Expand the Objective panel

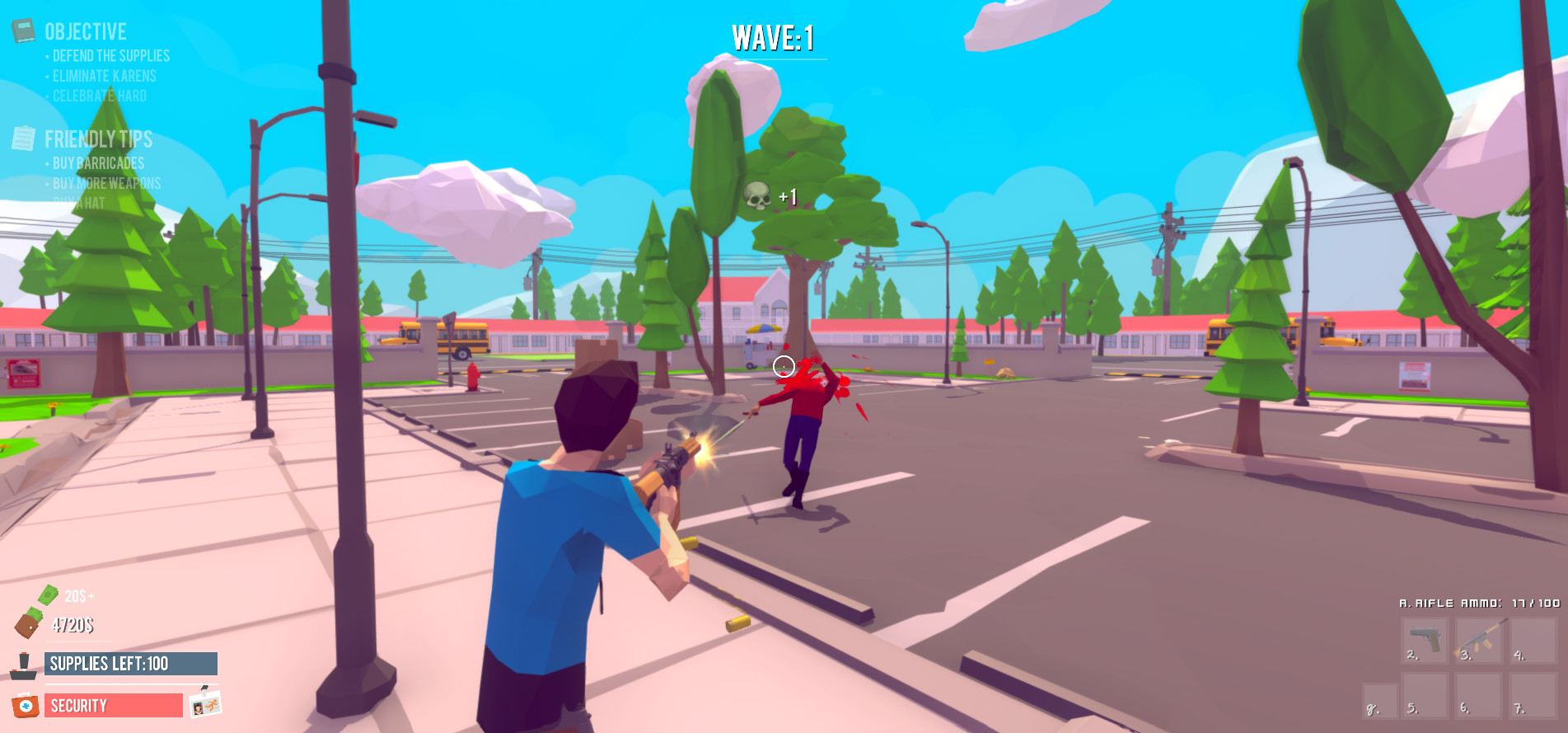(x=87, y=31)
